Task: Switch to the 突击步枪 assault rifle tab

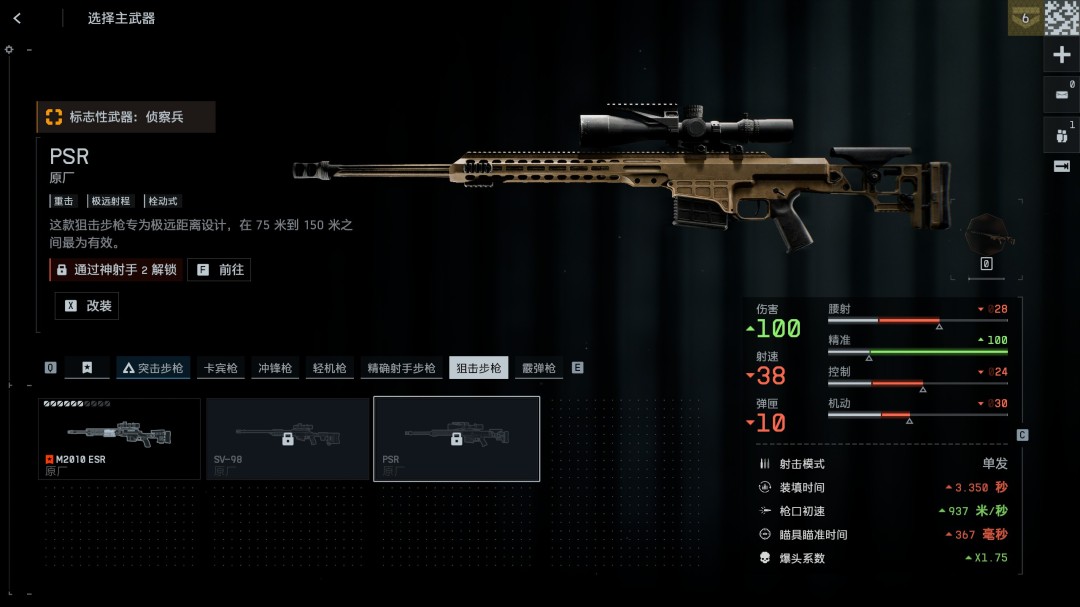Action: click(153, 368)
